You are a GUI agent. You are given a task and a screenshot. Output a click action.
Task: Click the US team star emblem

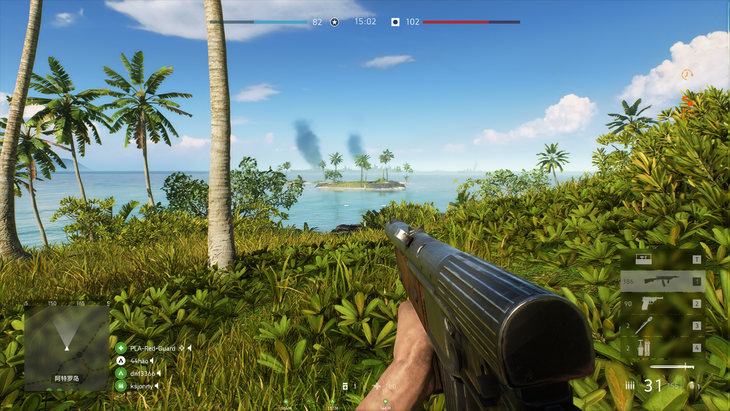click(x=335, y=21)
